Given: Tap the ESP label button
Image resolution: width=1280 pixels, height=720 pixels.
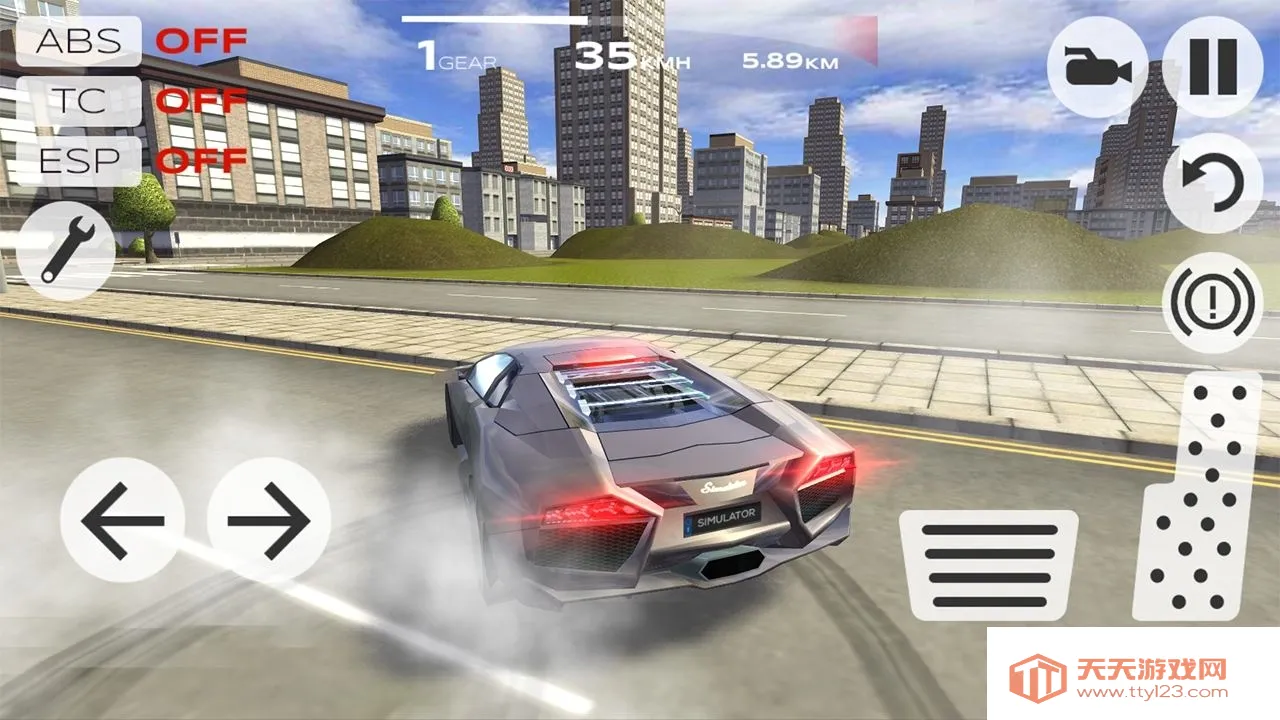Looking at the screenshot, I should pyautogui.click(x=82, y=158).
